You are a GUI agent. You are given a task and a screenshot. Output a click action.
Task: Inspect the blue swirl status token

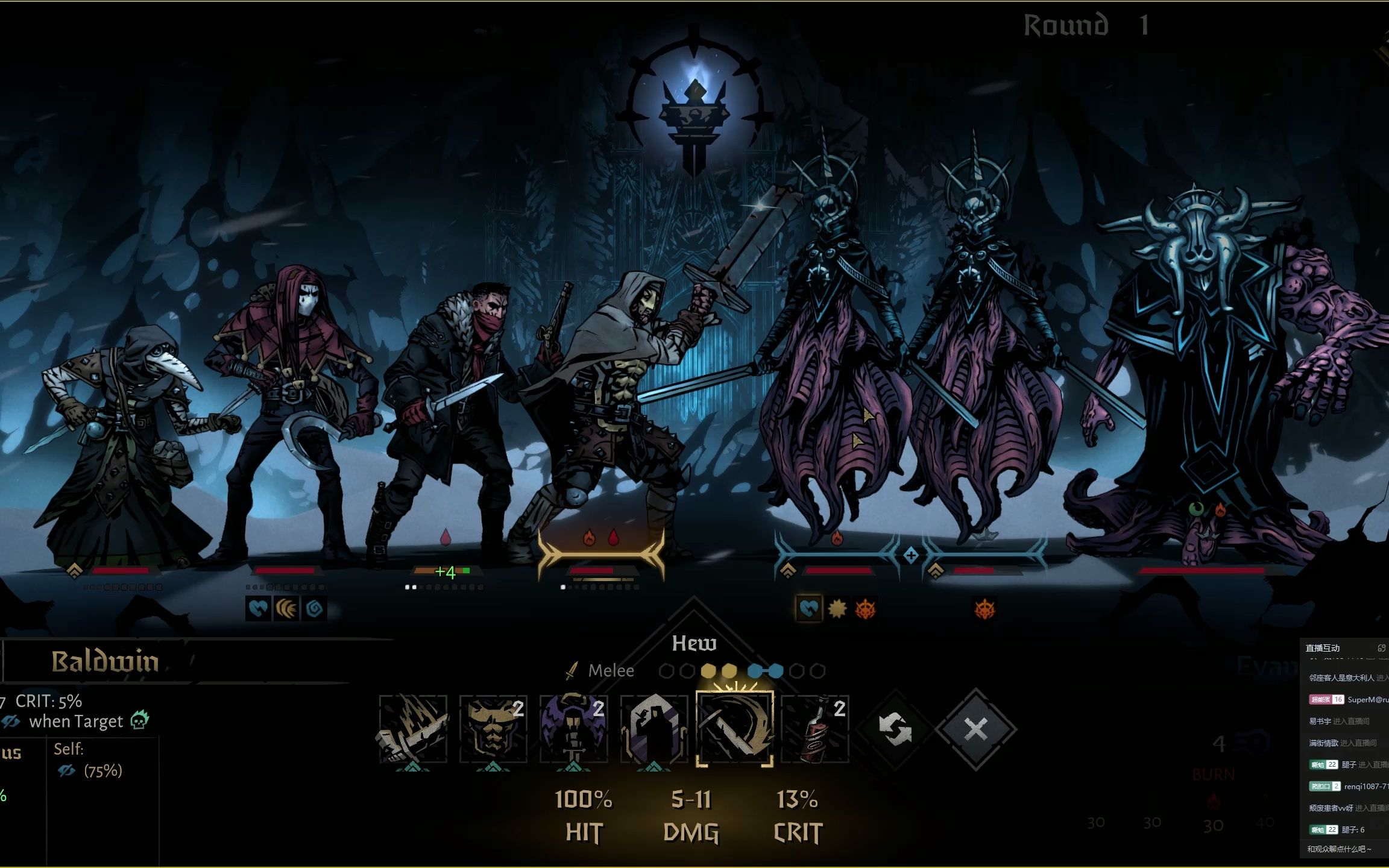pos(314,609)
